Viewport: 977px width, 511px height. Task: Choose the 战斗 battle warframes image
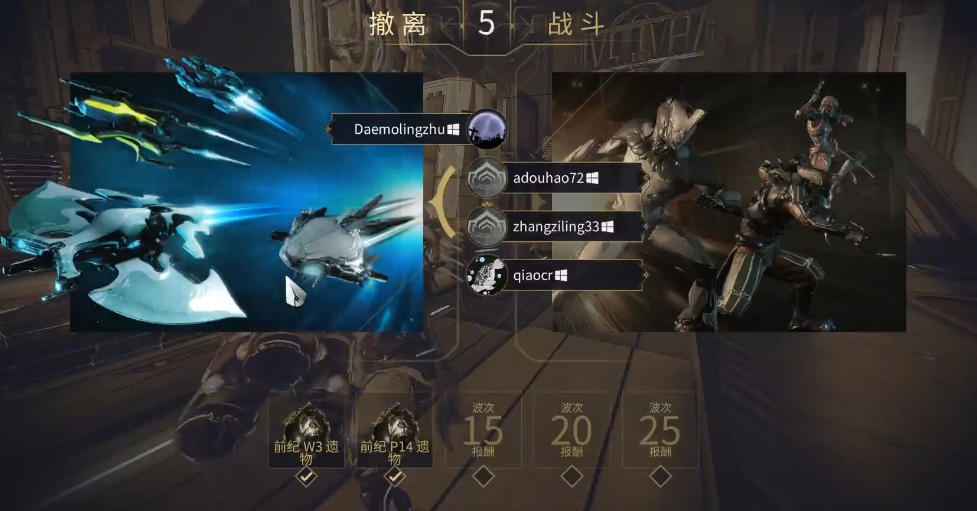tap(728, 202)
